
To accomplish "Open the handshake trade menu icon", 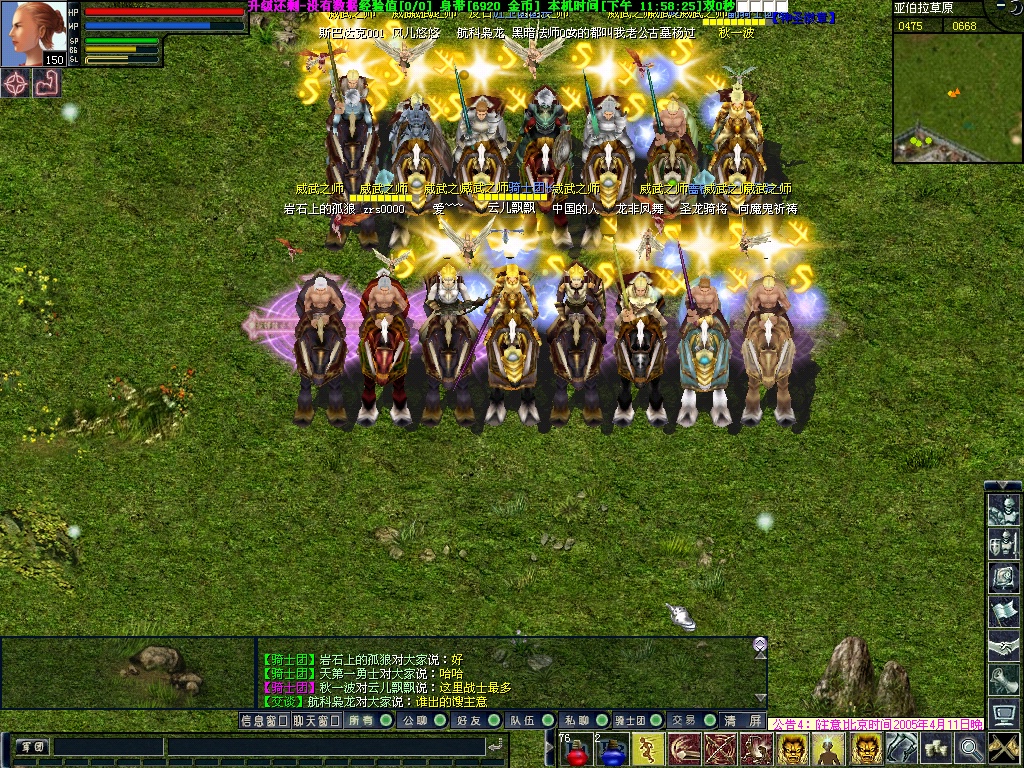I will click(1003, 645).
